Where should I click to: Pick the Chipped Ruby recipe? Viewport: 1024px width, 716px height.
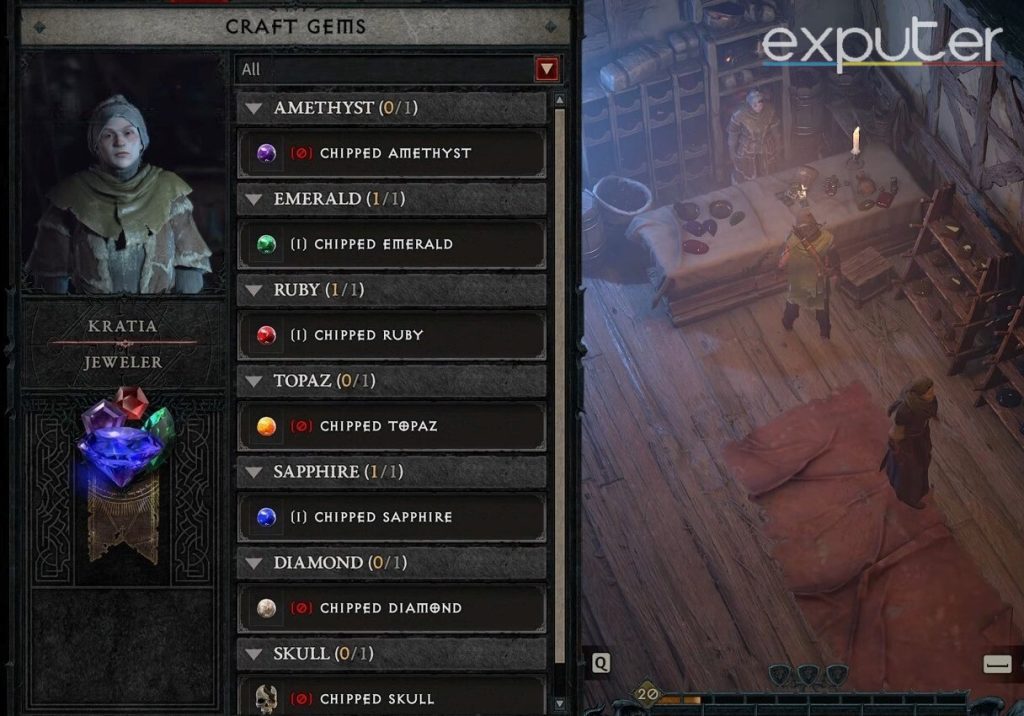coord(392,335)
